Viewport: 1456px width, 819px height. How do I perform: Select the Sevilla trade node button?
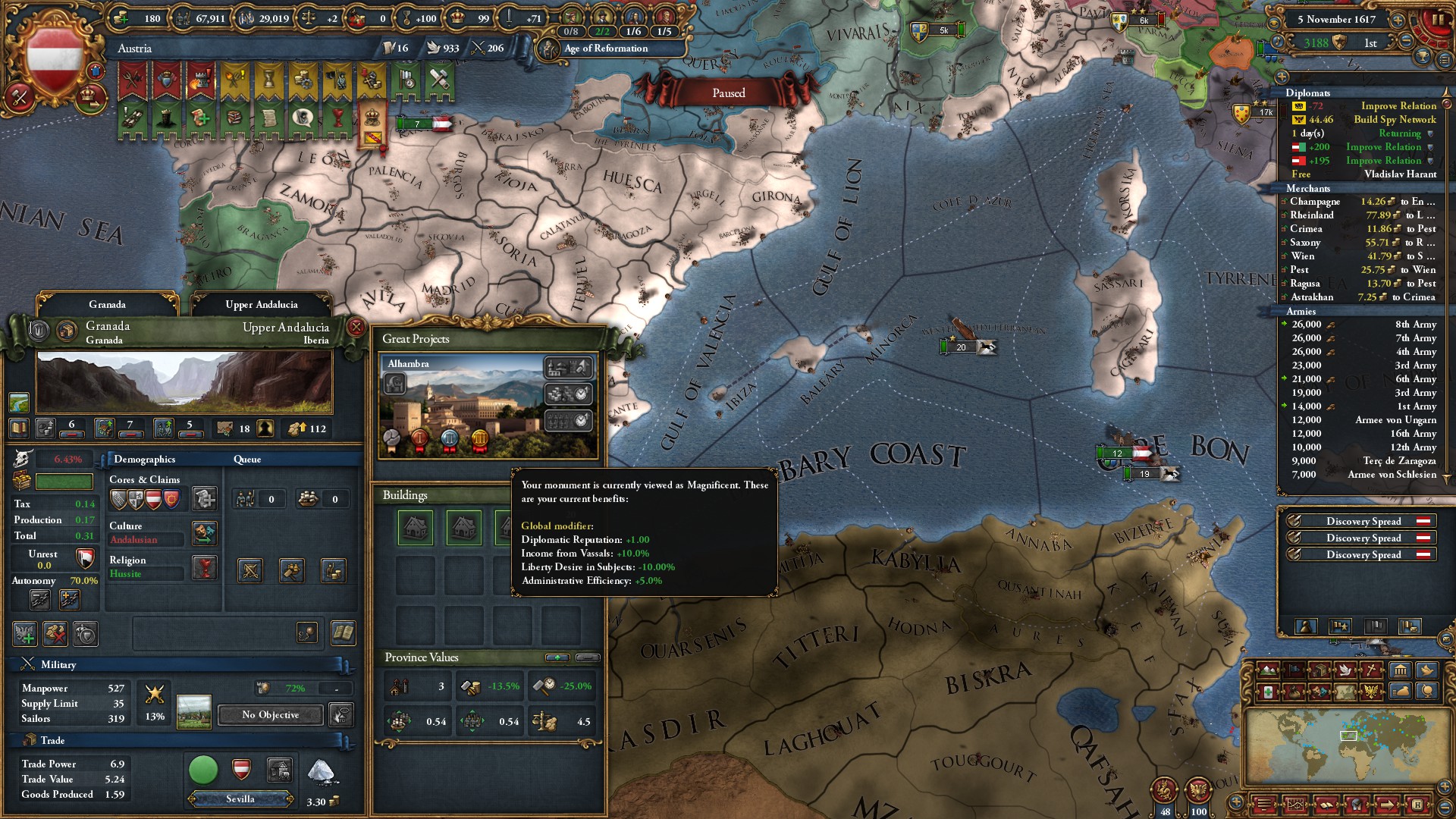[x=240, y=799]
